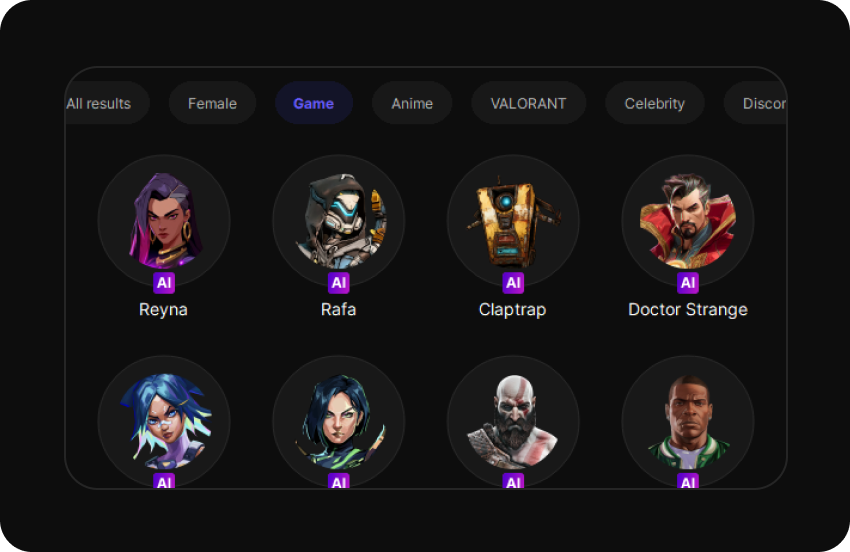The image size is (850, 552).
Task: Select the Game category tab
Action: [313, 103]
